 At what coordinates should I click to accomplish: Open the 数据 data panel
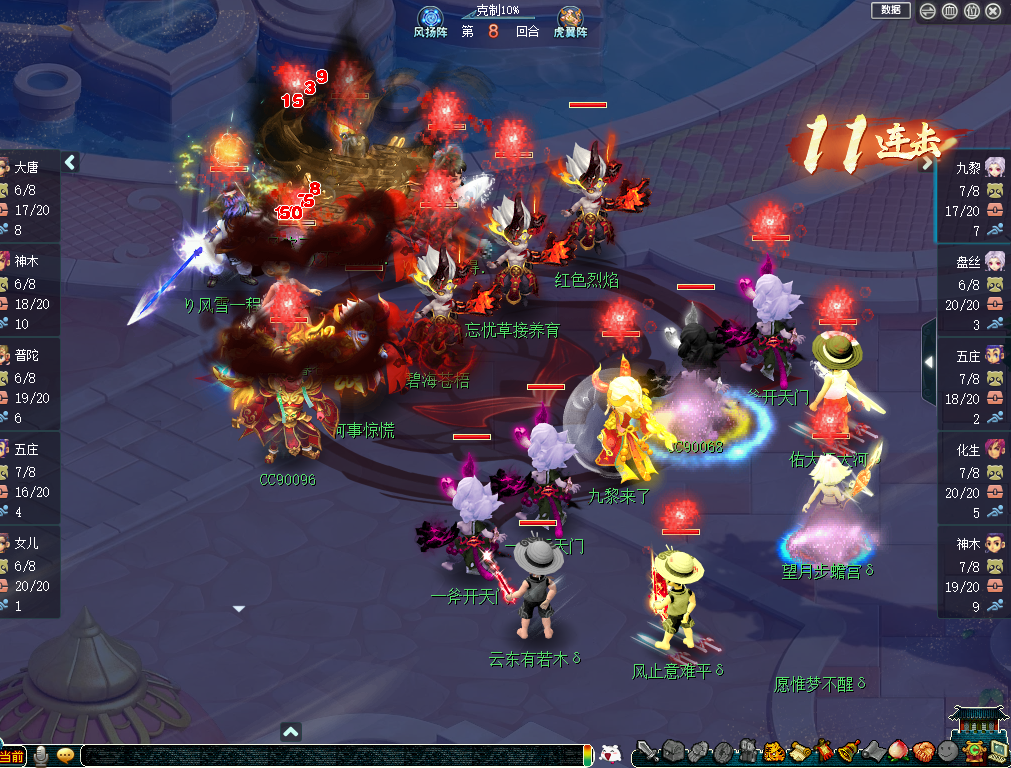890,10
